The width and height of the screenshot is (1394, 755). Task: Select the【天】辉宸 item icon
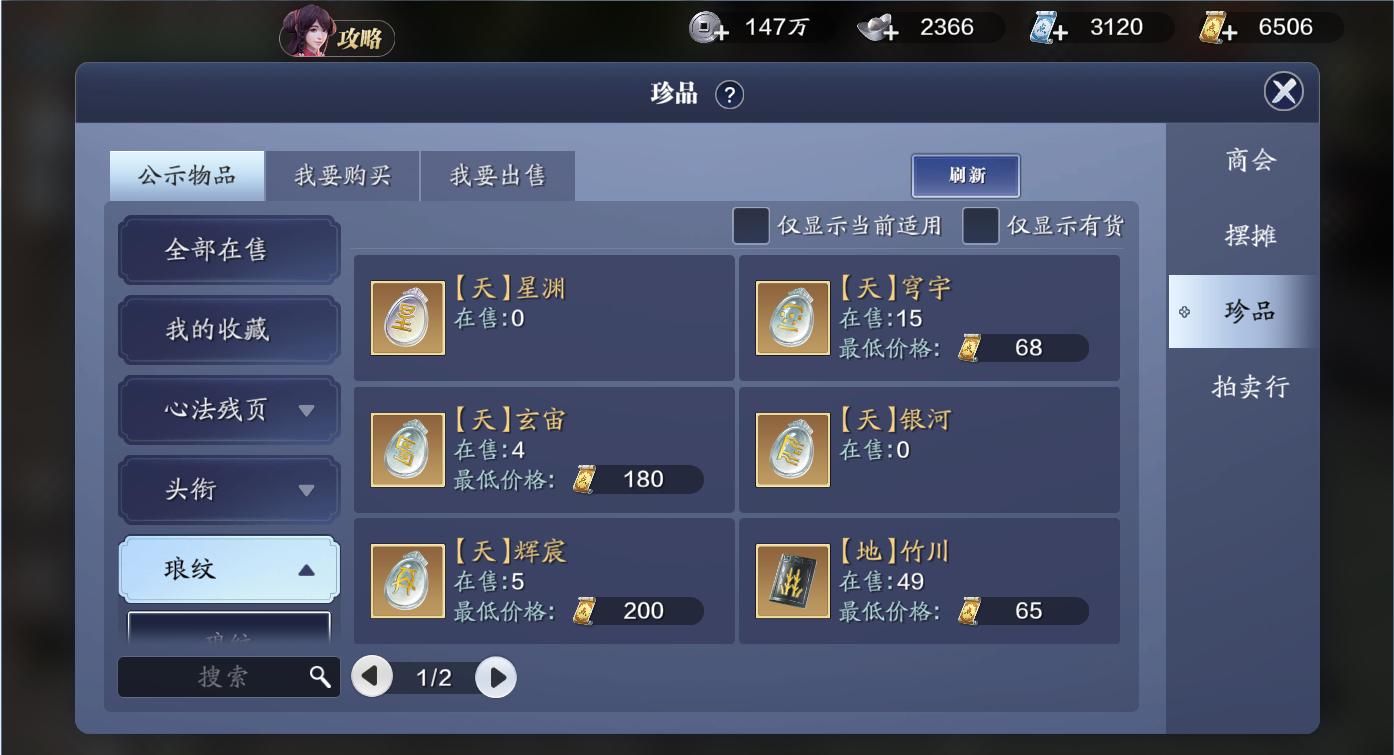tap(406, 581)
